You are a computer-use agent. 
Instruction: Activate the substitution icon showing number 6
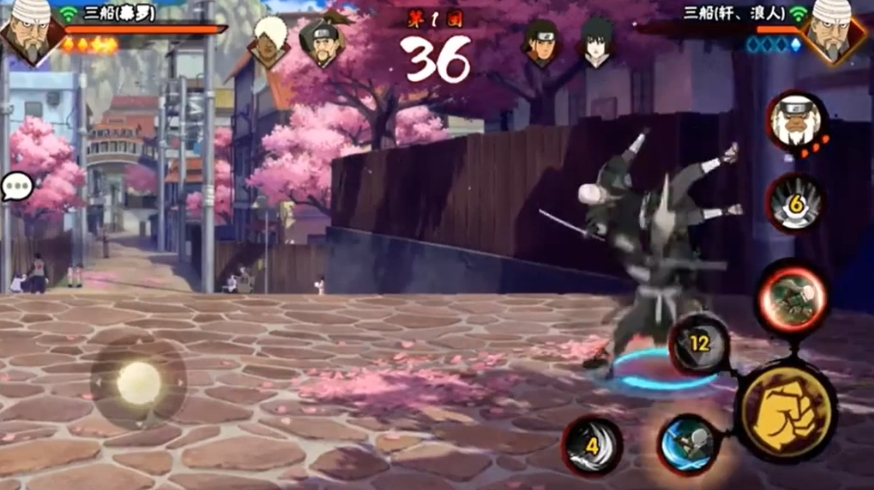pos(795,203)
